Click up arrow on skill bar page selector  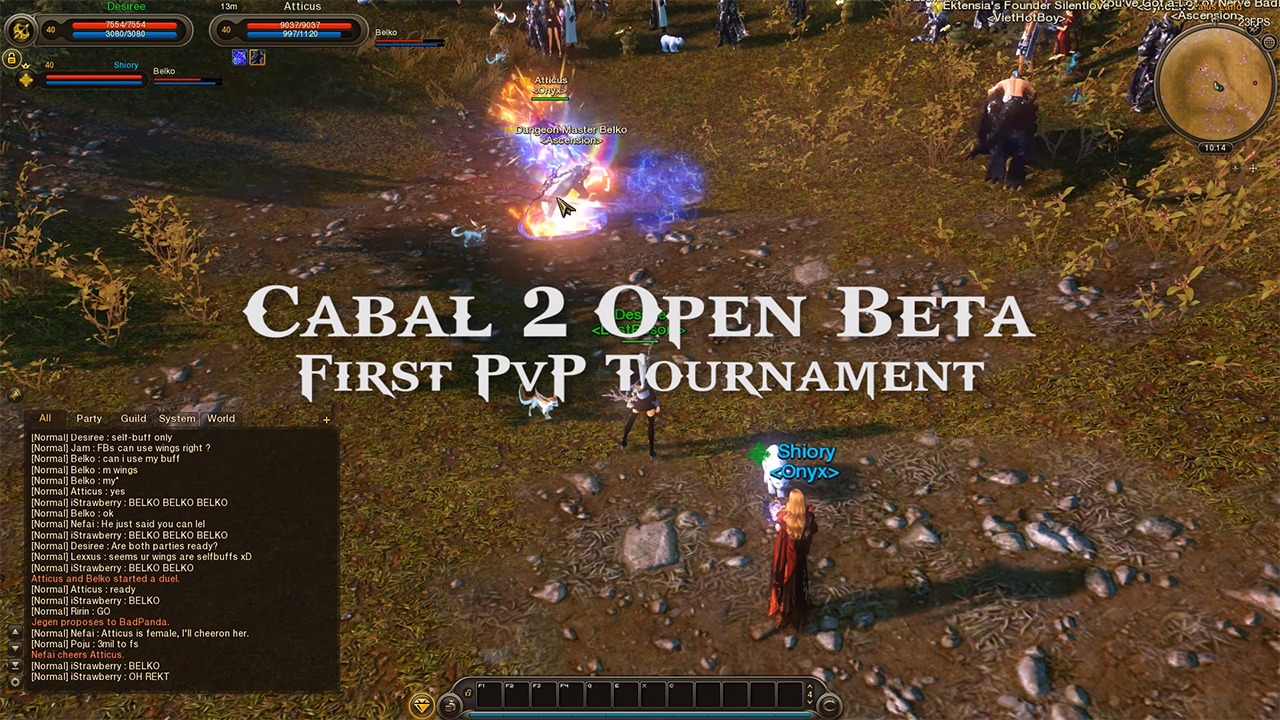point(810,686)
